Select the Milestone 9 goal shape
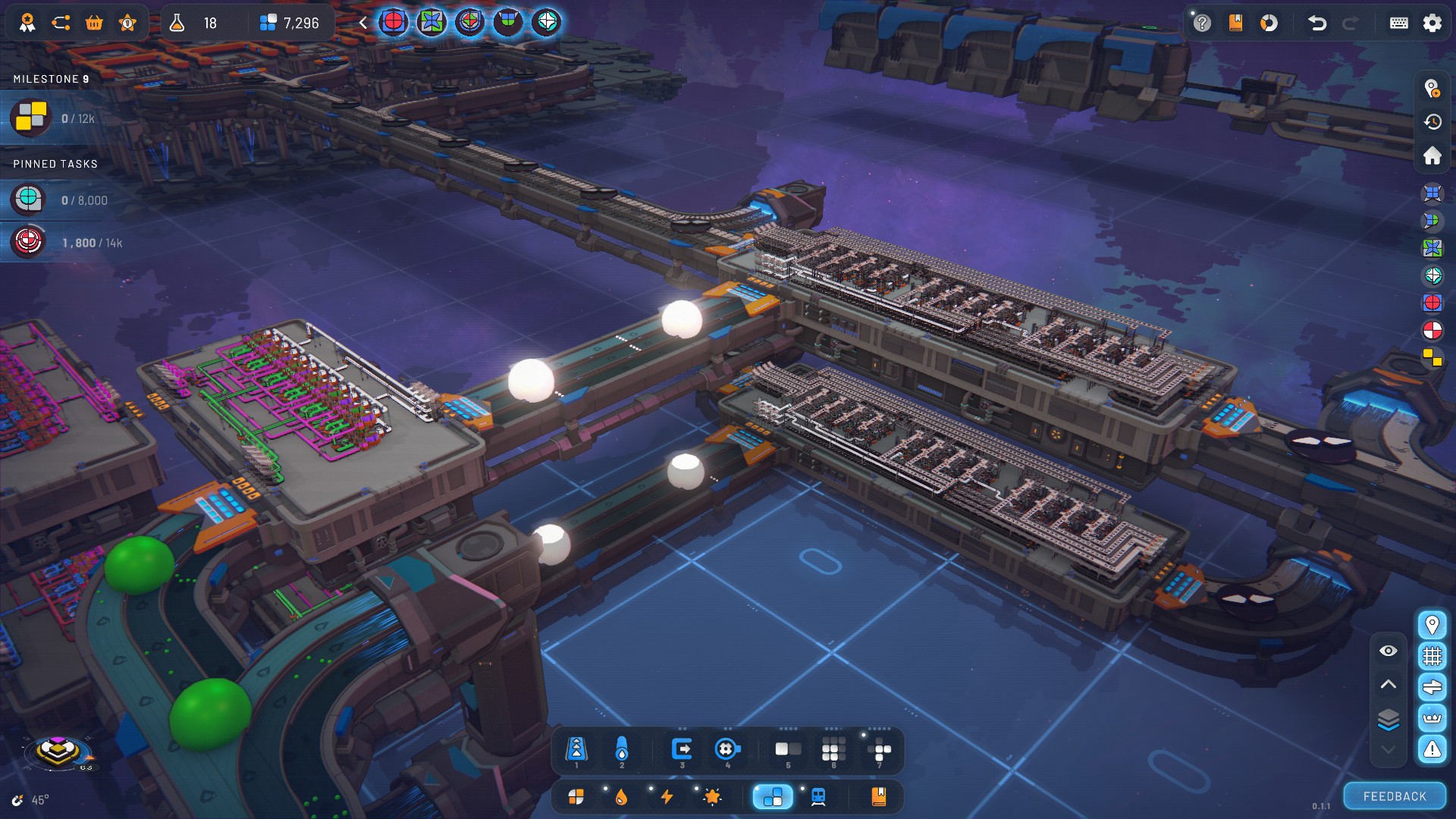The image size is (1456, 819). coord(31,118)
